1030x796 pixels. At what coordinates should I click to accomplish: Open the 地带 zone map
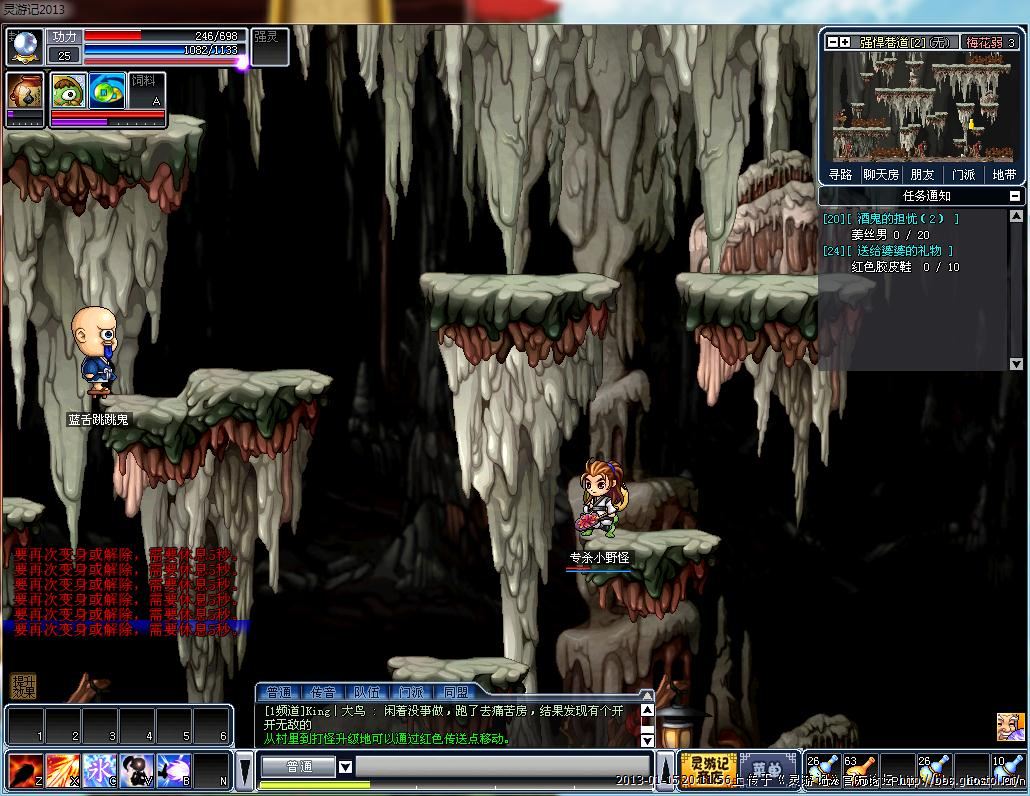click(x=1003, y=174)
